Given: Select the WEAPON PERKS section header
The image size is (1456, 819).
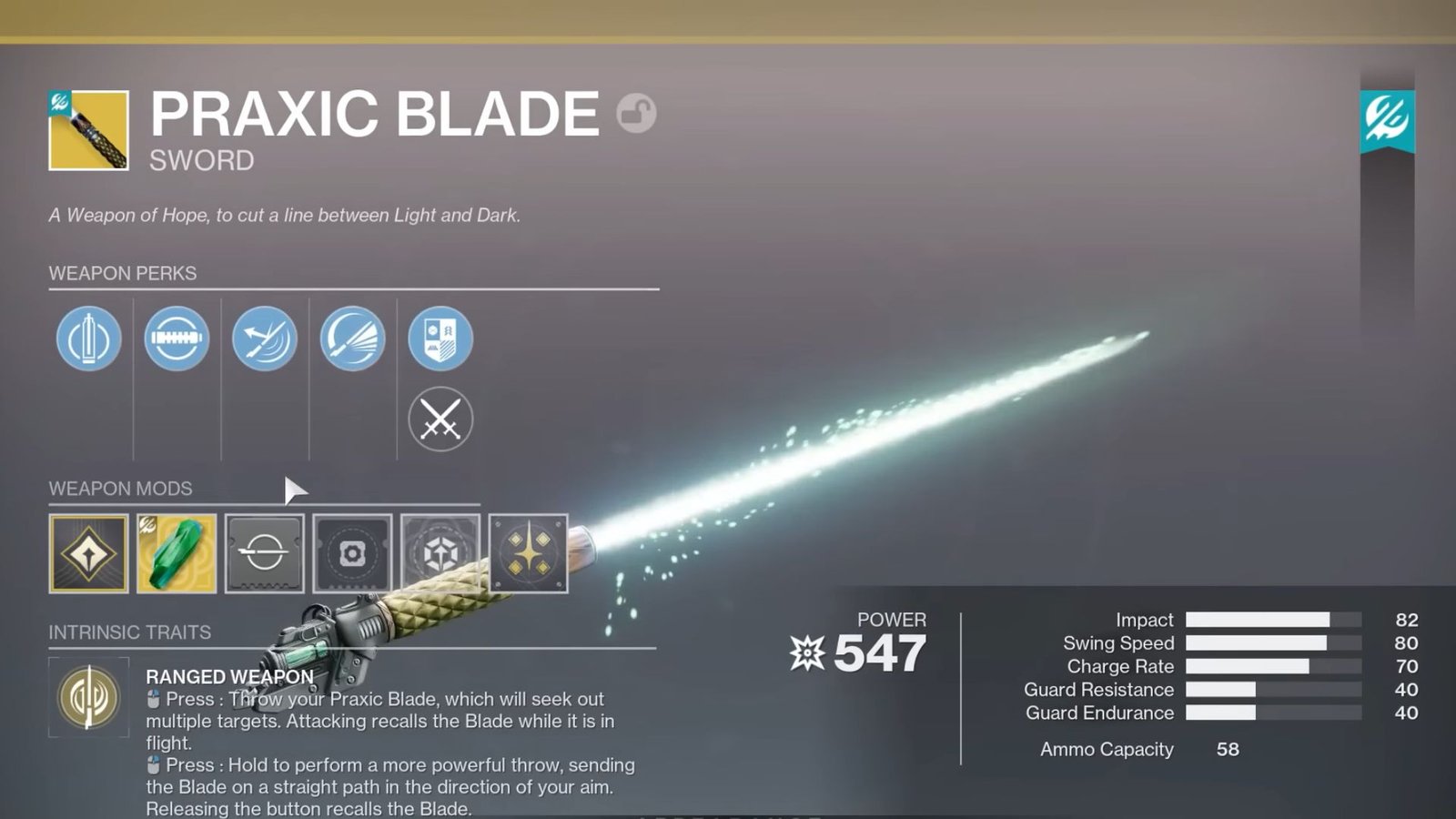Looking at the screenshot, I should point(122,272).
